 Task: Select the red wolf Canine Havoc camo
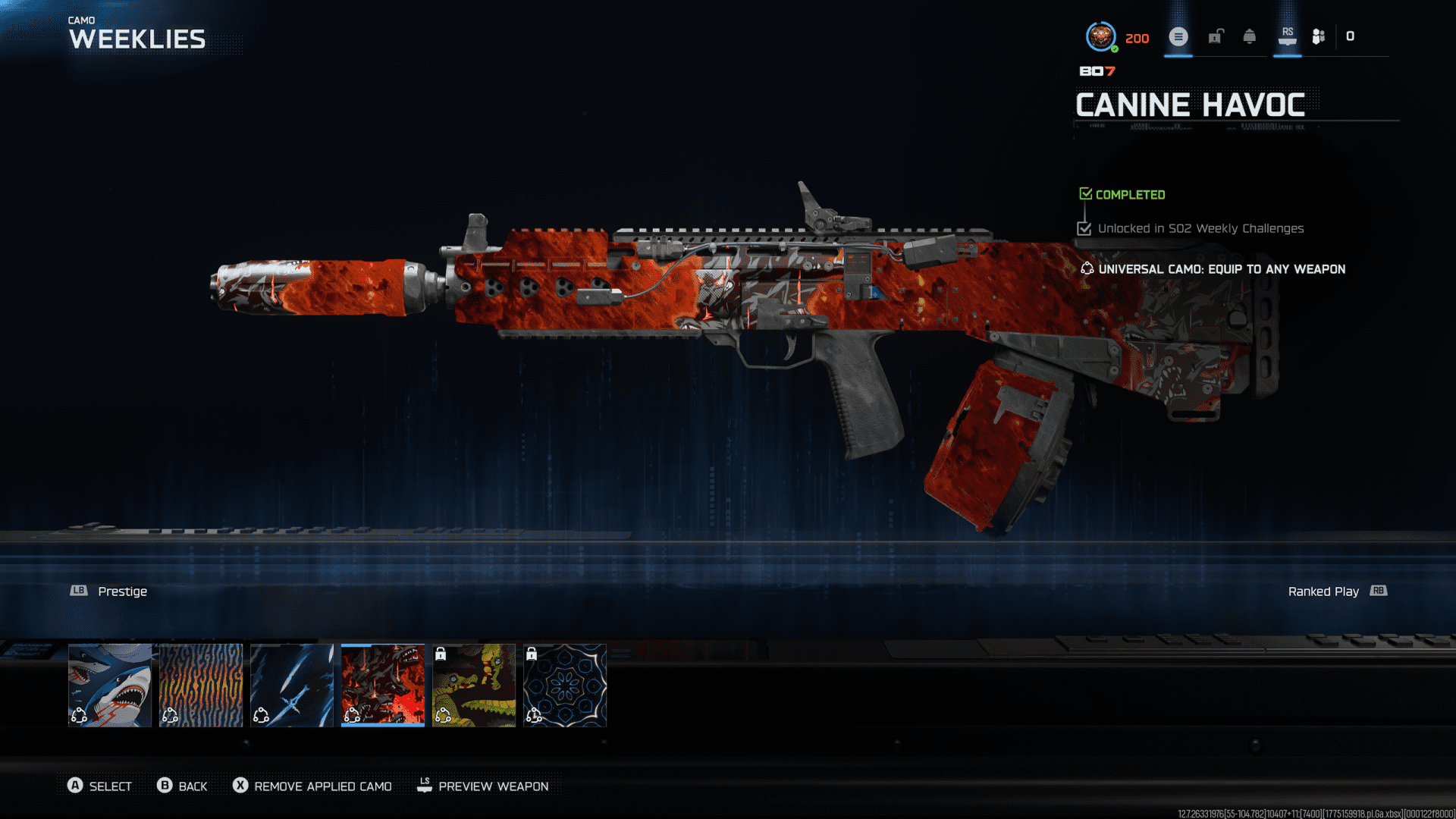click(x=383, y=685)
